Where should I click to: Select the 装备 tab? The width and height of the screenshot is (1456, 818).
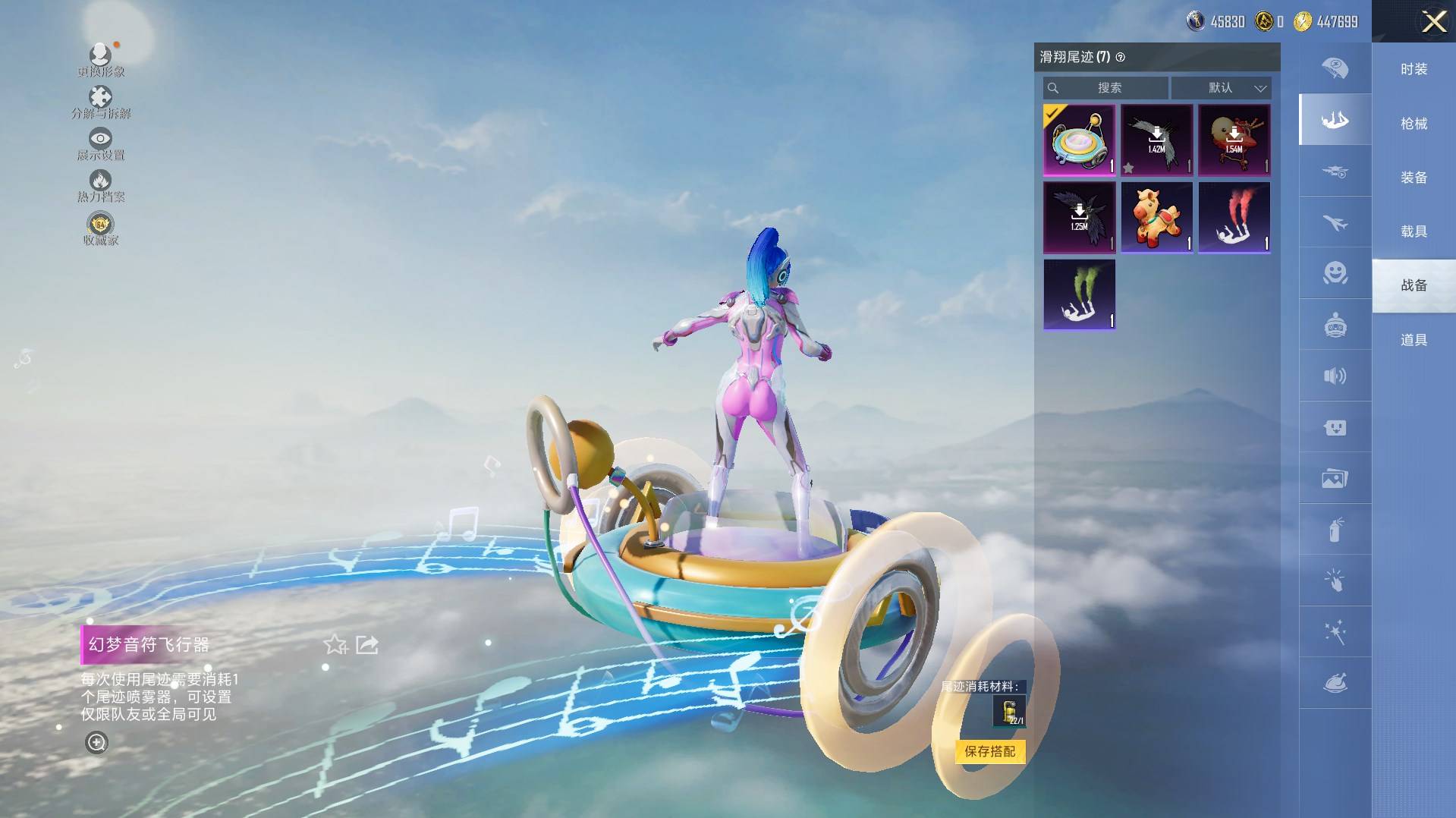click(1414, 178)
